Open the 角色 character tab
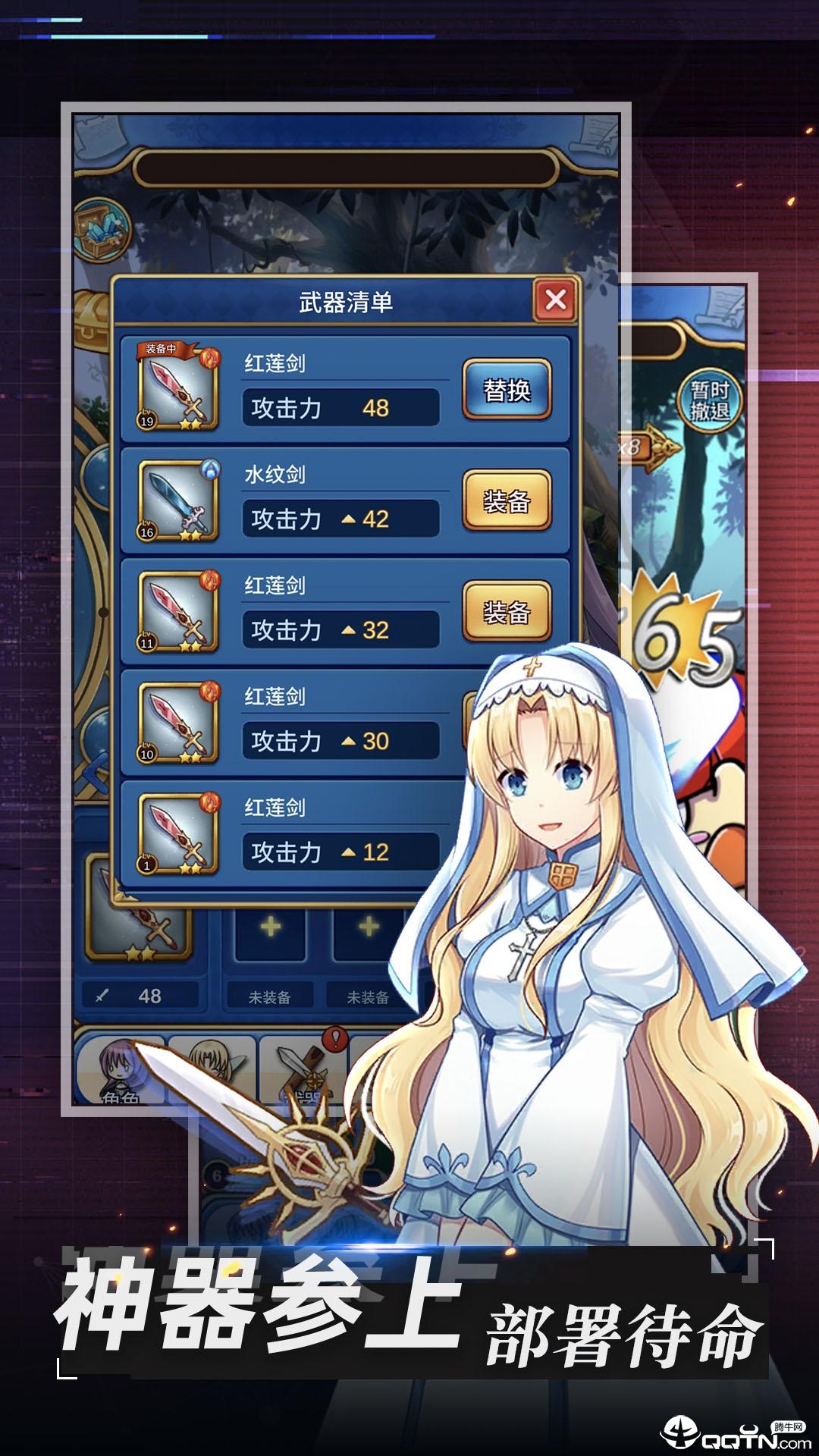Viewport: 819px width, 1456px height. (x=120, y=1071)
